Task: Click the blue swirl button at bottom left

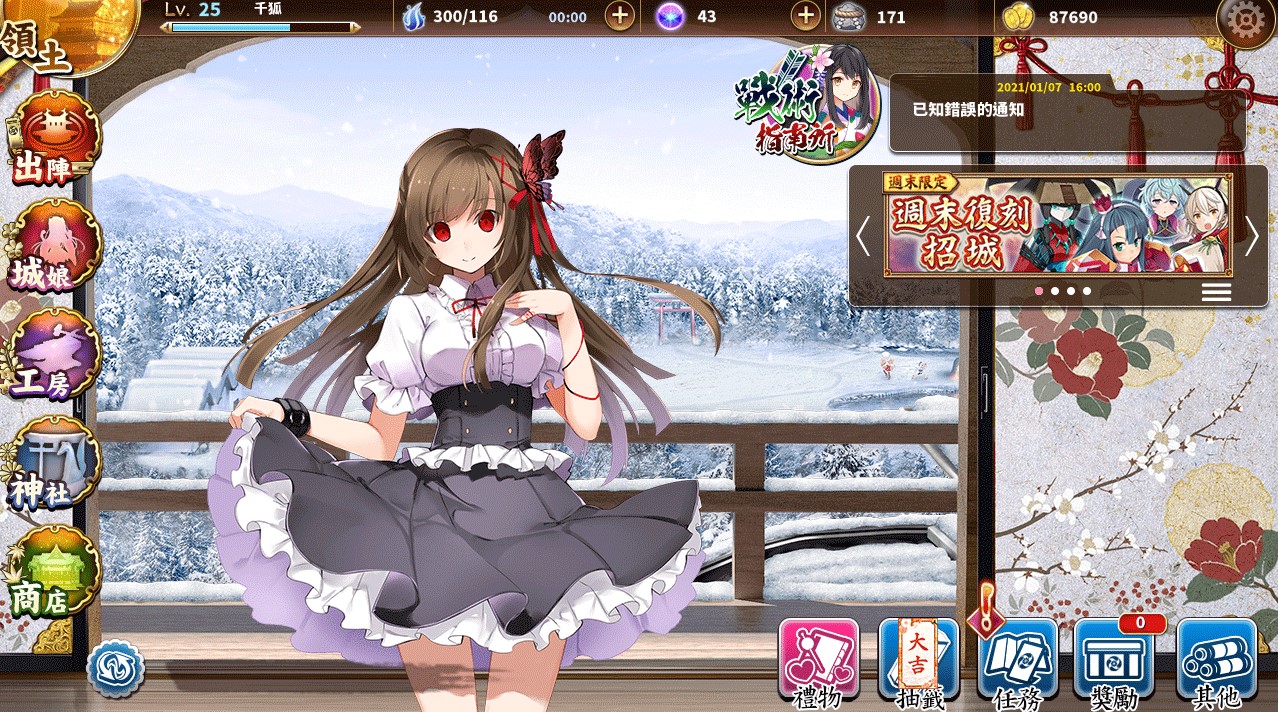Action: pos(116,669)
